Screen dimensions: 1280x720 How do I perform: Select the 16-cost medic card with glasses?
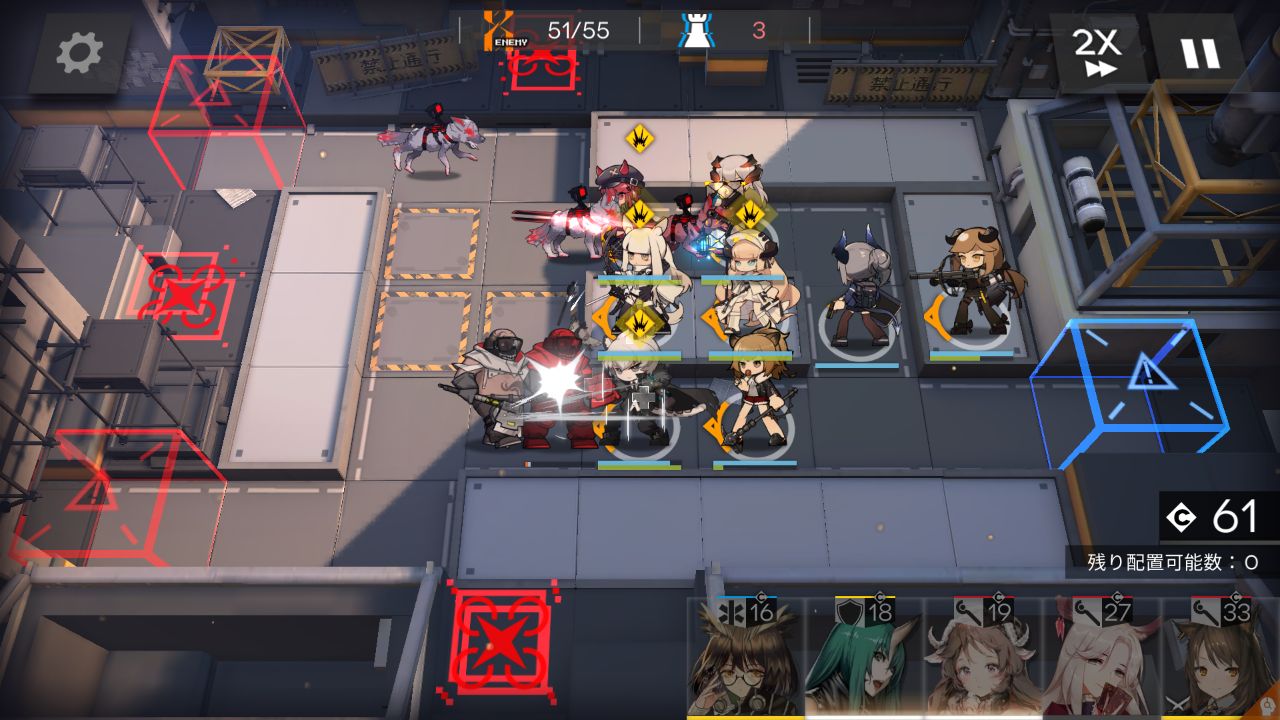click(745, 657)
